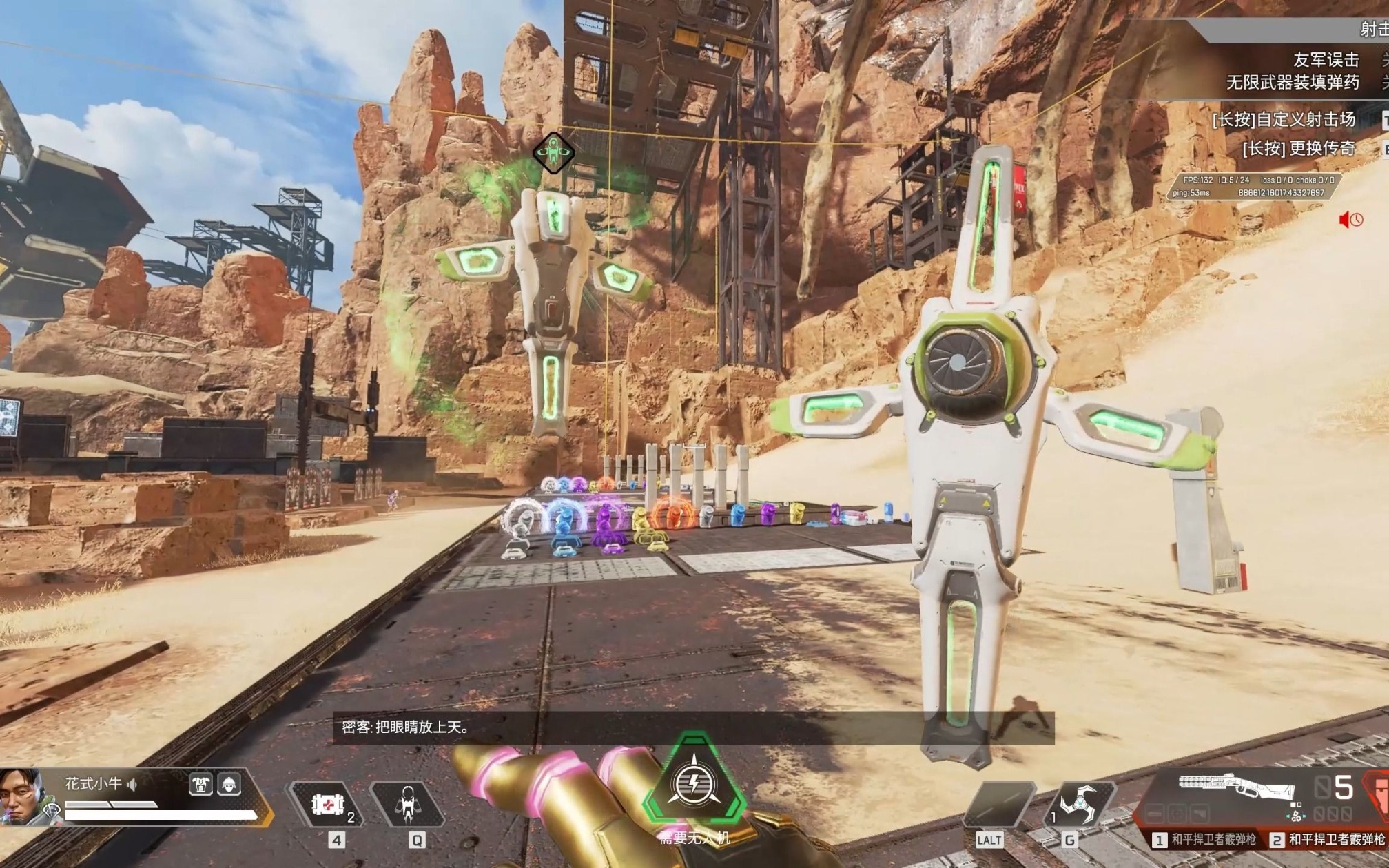Image resolution: width=1389 pixels, height=868 pixels.
Task: Click the red muted speaker icon
Action: click(1350, 220)
